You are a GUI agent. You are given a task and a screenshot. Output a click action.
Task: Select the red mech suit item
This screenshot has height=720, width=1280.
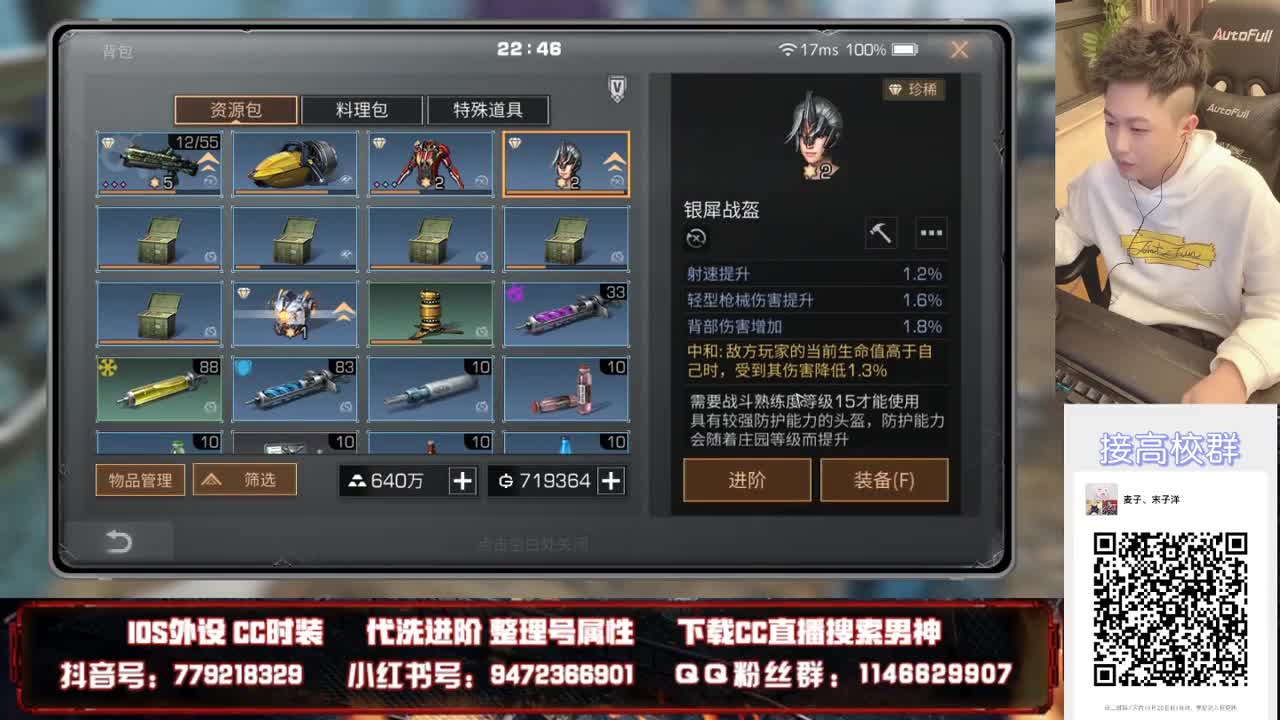point(430,163)
